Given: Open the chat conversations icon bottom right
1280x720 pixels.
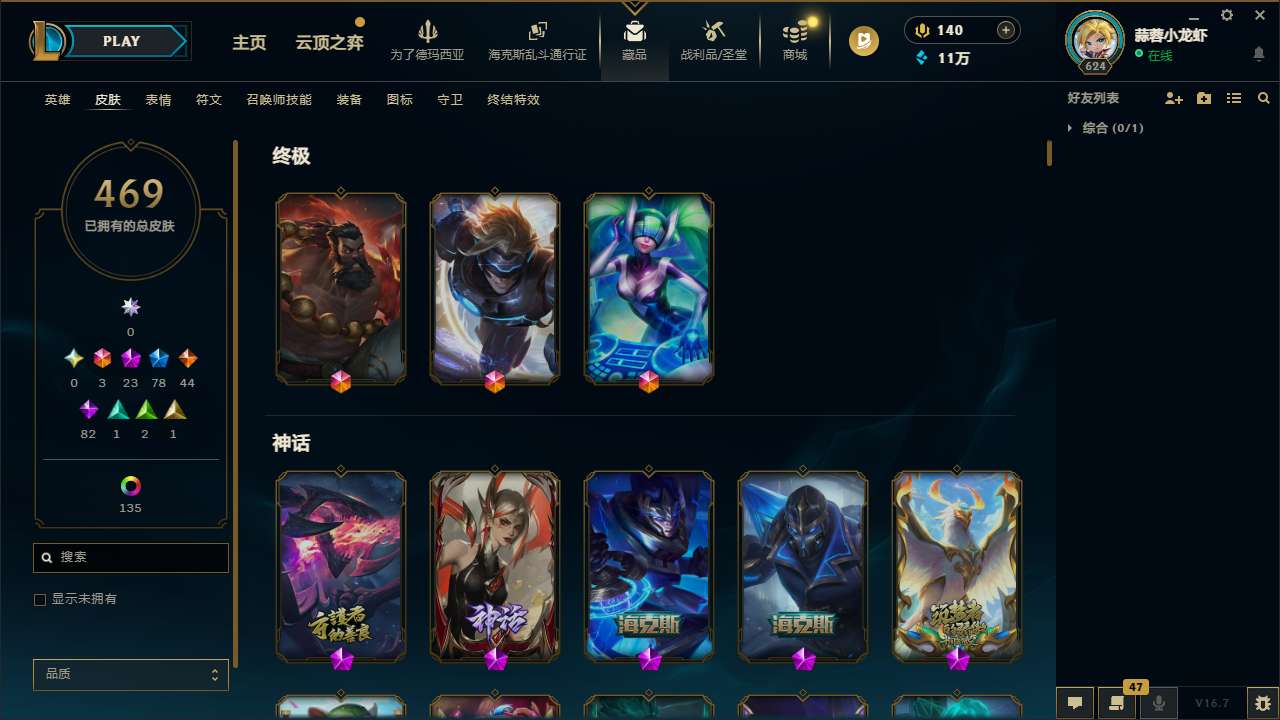Looking at the screenshot, I should [x=1075, y=703].
